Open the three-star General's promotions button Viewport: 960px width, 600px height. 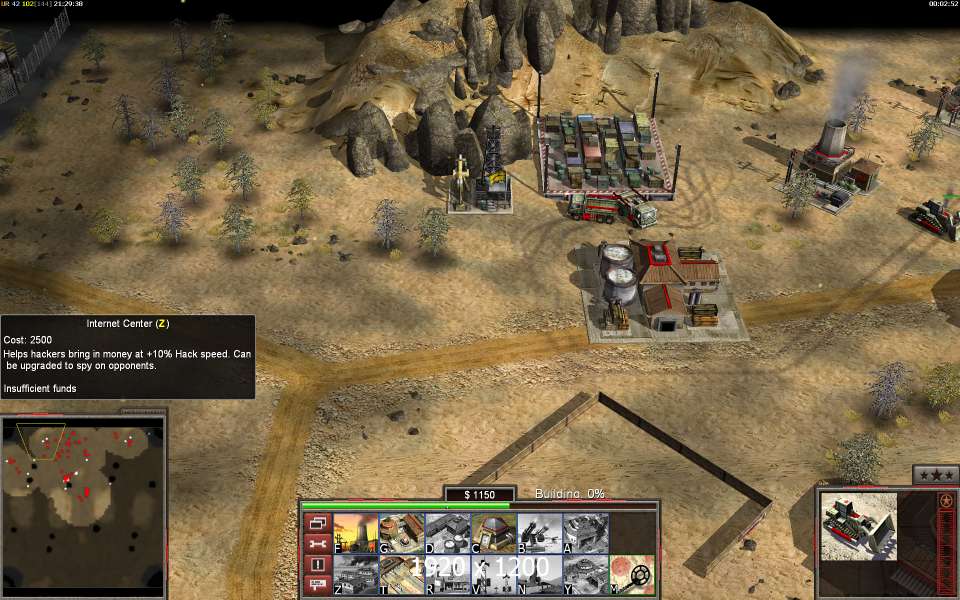click(935, 475)
